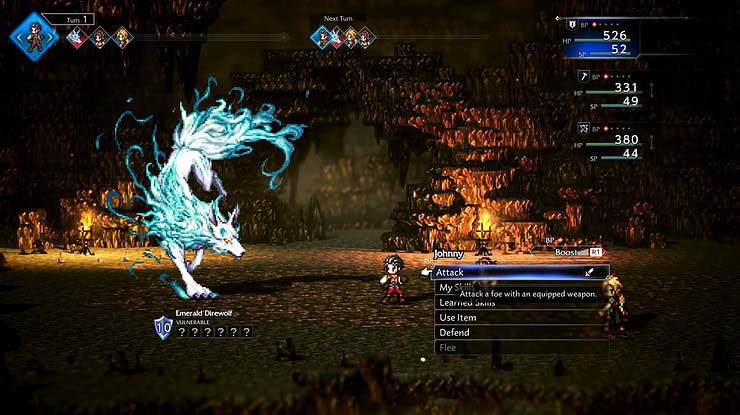Click the sword weapon icon on Attack
The image size is (740, 415).
tap(591, 271)
